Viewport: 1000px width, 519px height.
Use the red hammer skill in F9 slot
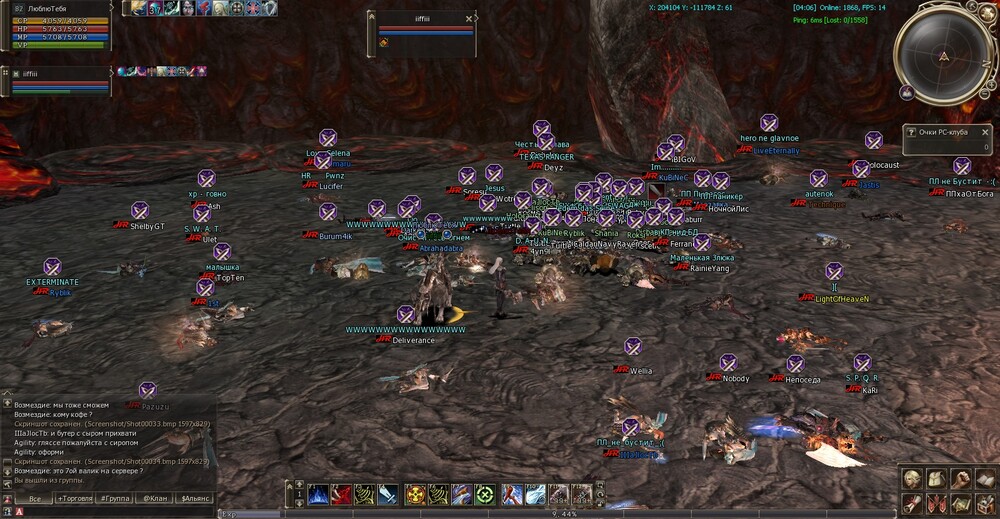click(511, 494)
